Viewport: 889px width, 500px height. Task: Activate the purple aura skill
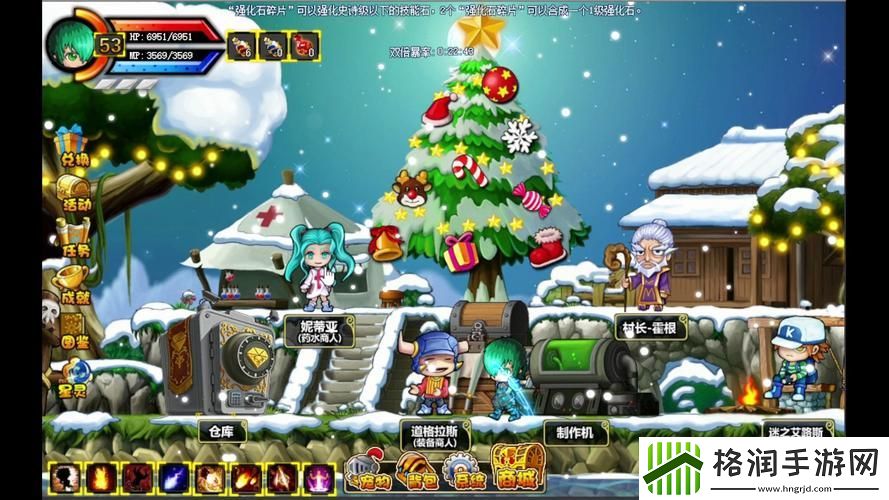tap(319, 477)
